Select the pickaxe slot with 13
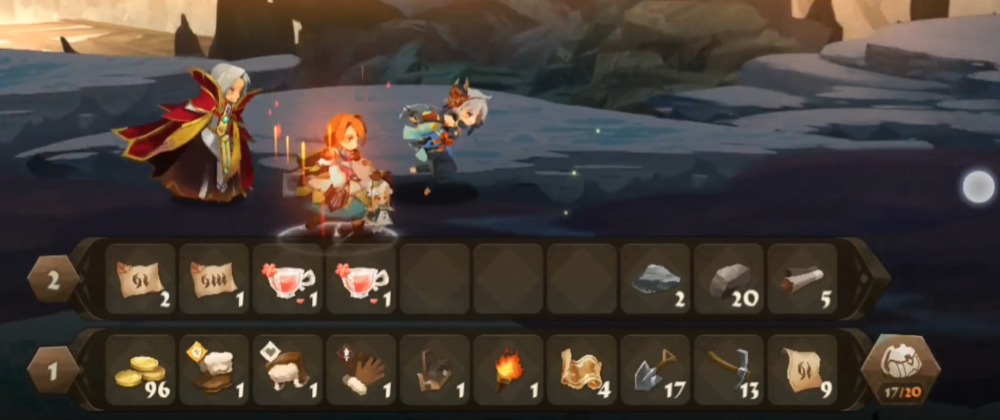 [728, 369]
